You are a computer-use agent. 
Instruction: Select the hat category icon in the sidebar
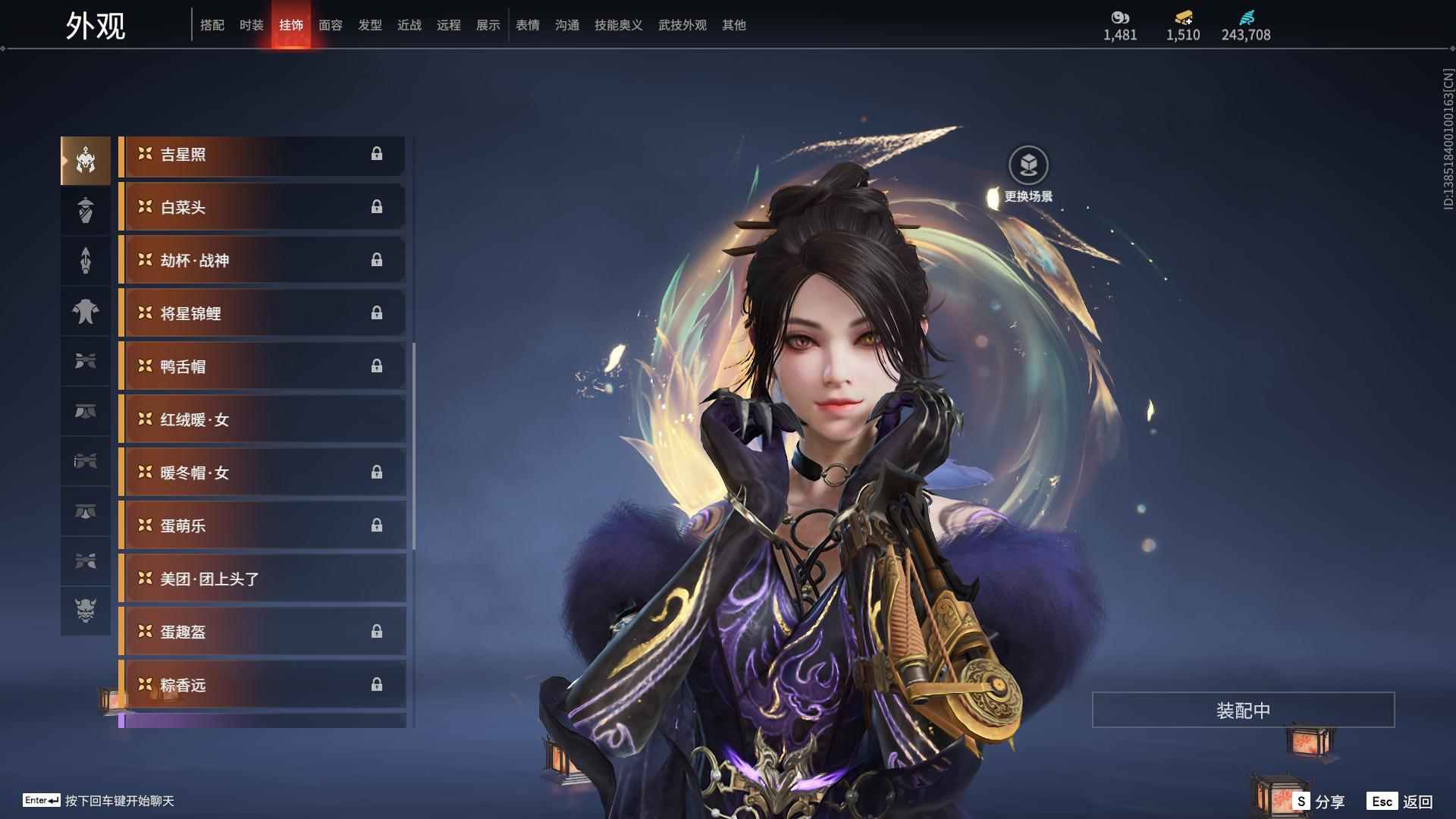86,210
